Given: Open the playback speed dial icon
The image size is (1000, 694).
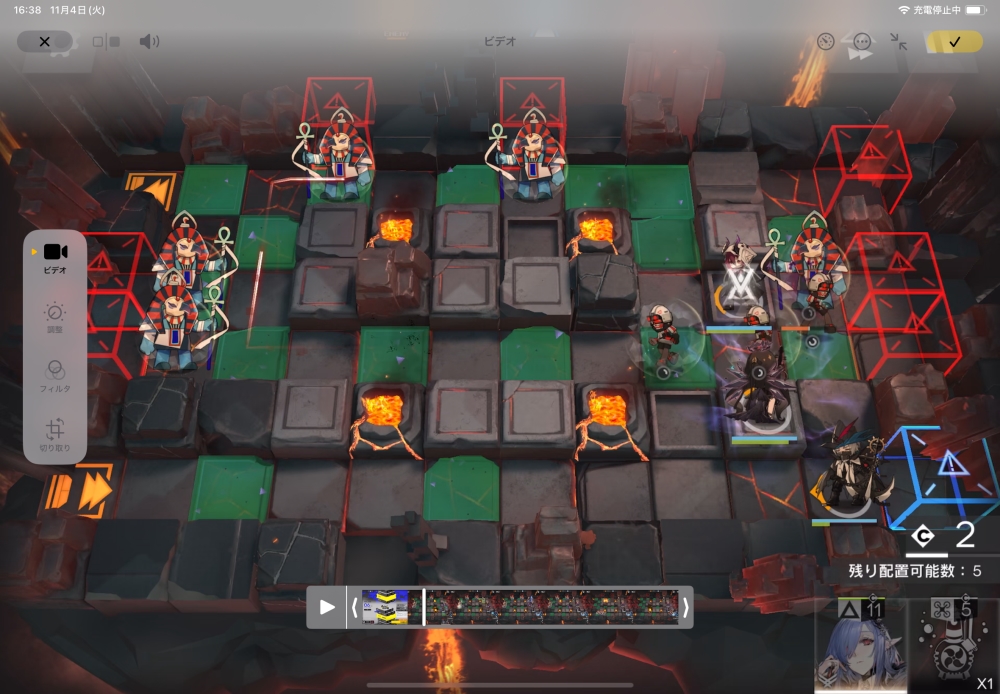Looking at the screenshot, I should [825, 42].
